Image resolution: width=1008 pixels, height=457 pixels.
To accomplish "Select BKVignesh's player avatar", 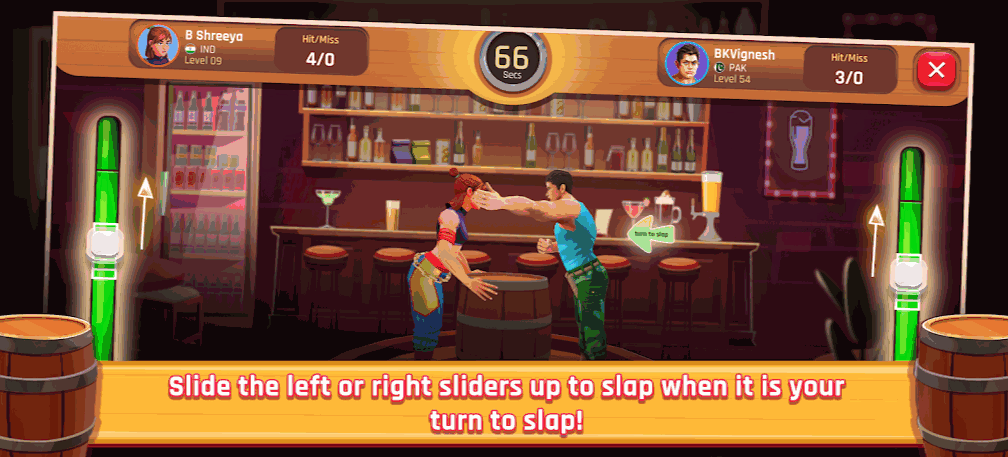I will point(687,63).
